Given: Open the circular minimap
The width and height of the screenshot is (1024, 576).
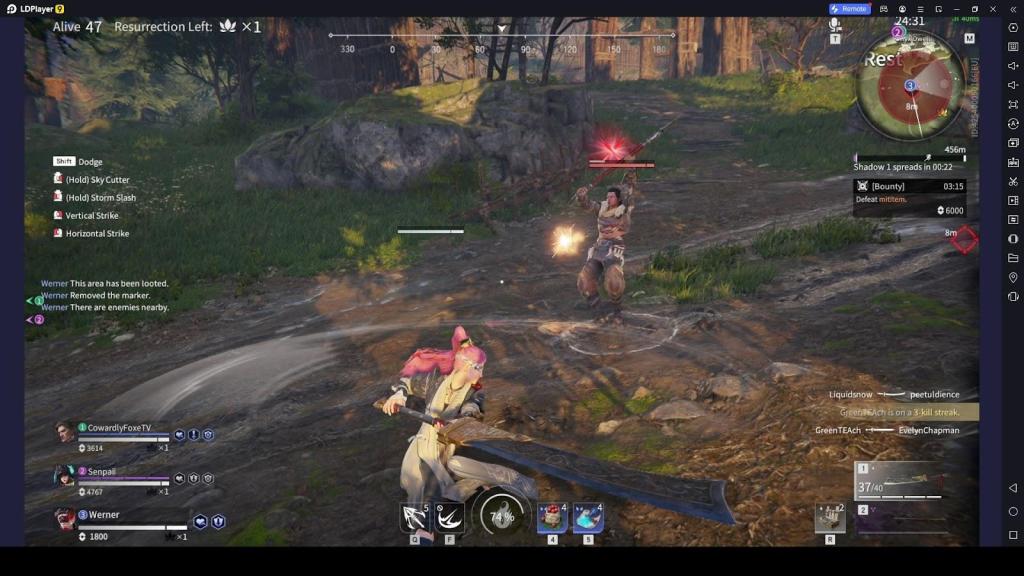Looking at the screenshot, I should (x=910, y=85).
